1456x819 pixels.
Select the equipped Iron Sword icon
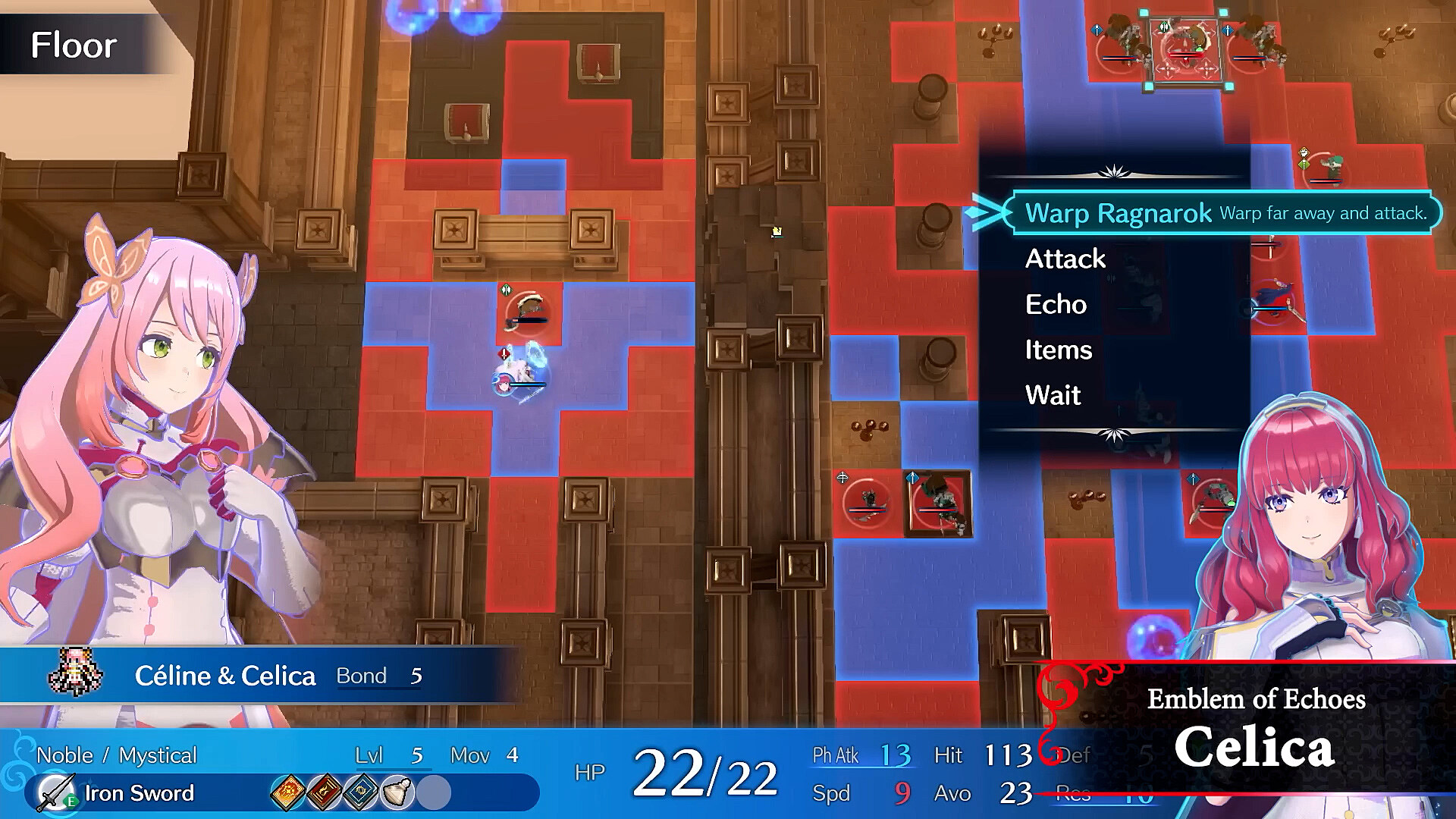(x=58, y=793)
